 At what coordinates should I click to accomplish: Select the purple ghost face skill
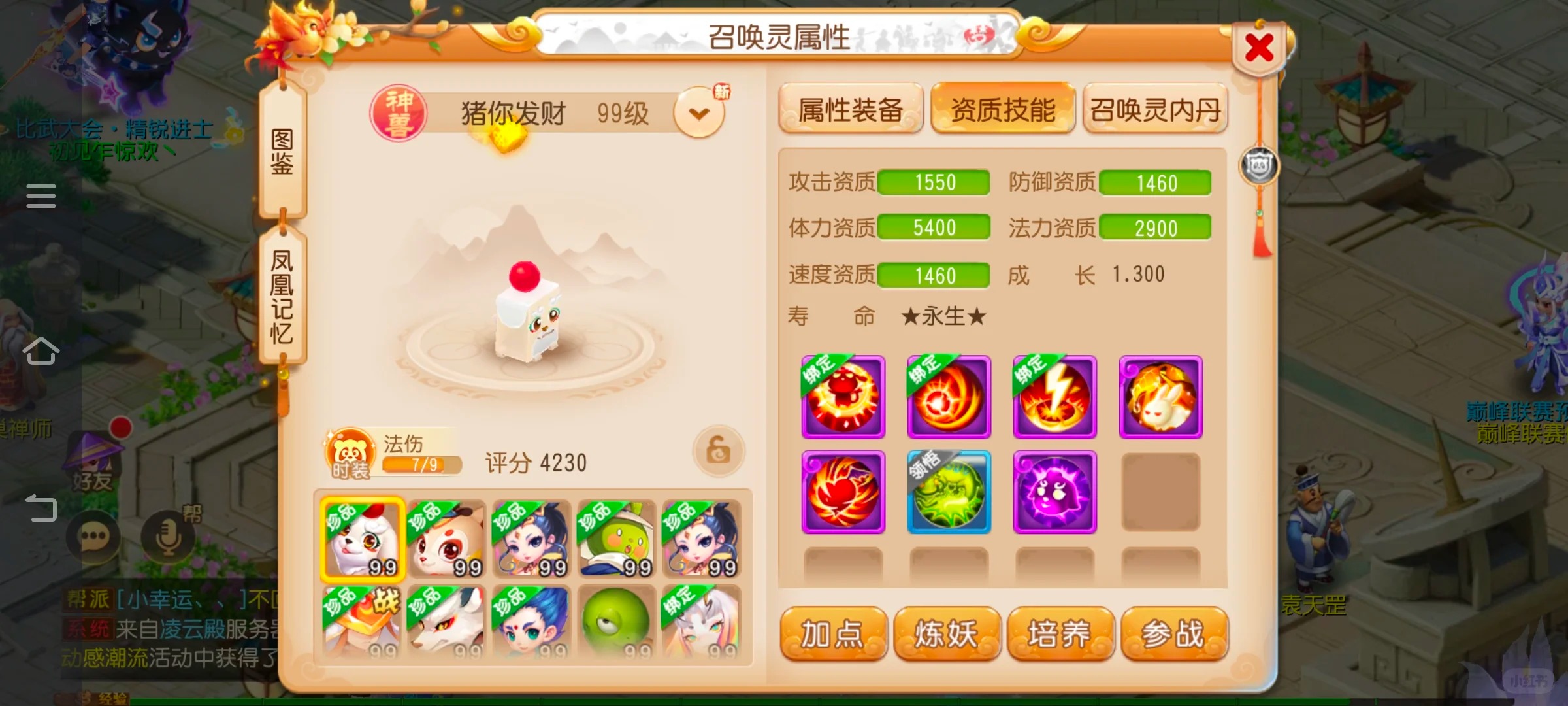(x=1054, y=492)
